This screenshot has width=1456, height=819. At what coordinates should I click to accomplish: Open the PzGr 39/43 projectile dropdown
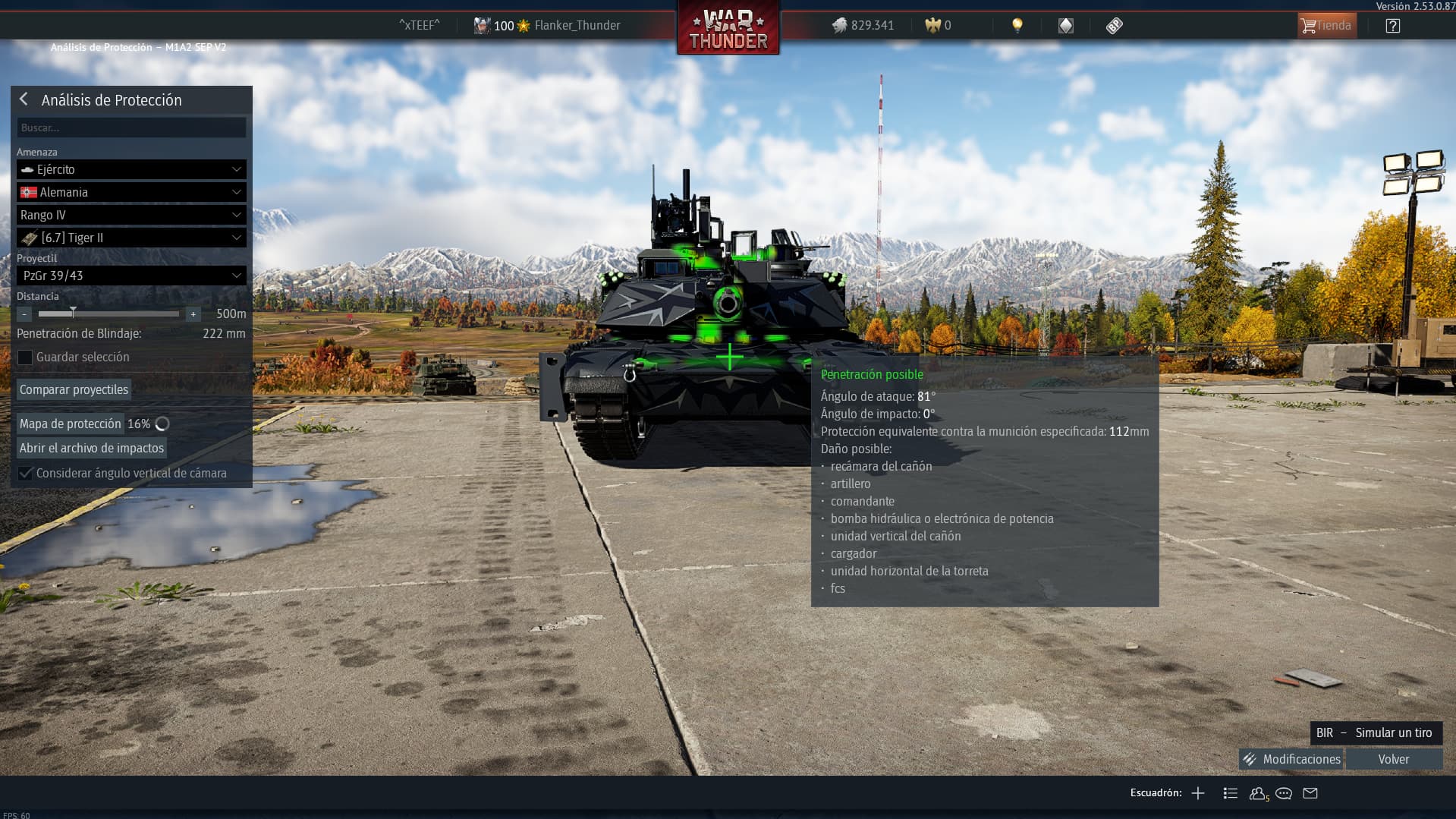click(x=131, y=276)
